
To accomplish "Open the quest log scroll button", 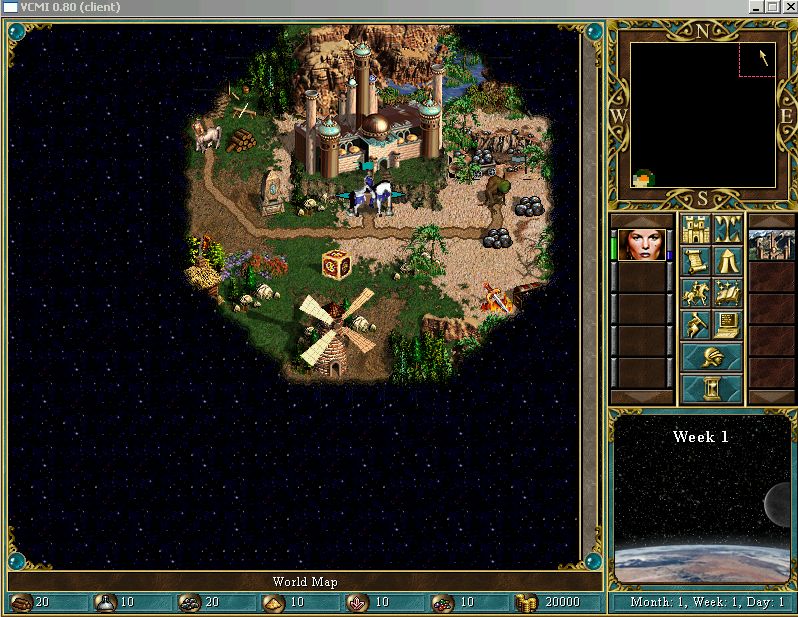I will coord(696,262).
